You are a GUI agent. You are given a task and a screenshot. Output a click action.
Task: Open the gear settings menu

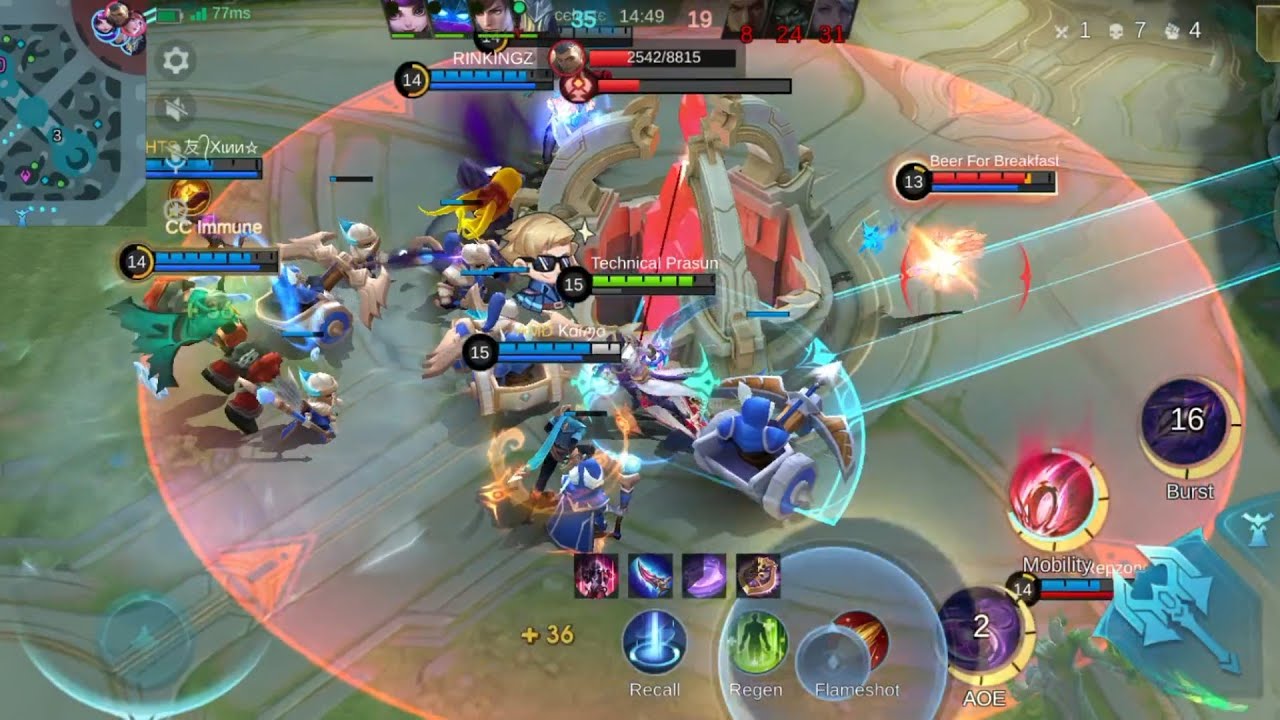pyautogui.click(x=176, y=61)
